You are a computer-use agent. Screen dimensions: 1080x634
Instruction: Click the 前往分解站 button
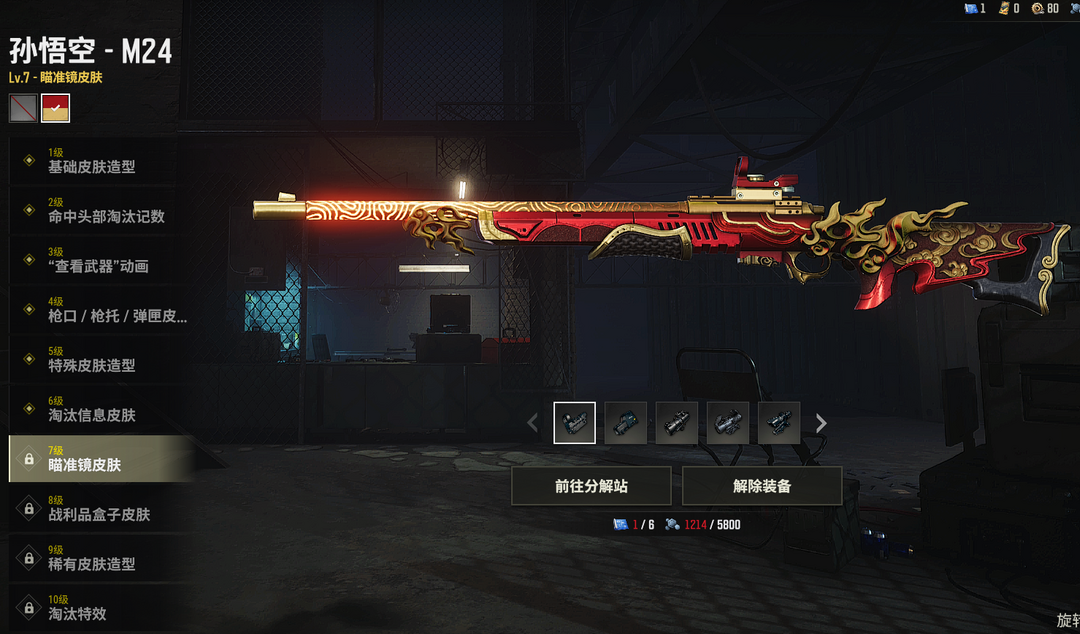591,486
